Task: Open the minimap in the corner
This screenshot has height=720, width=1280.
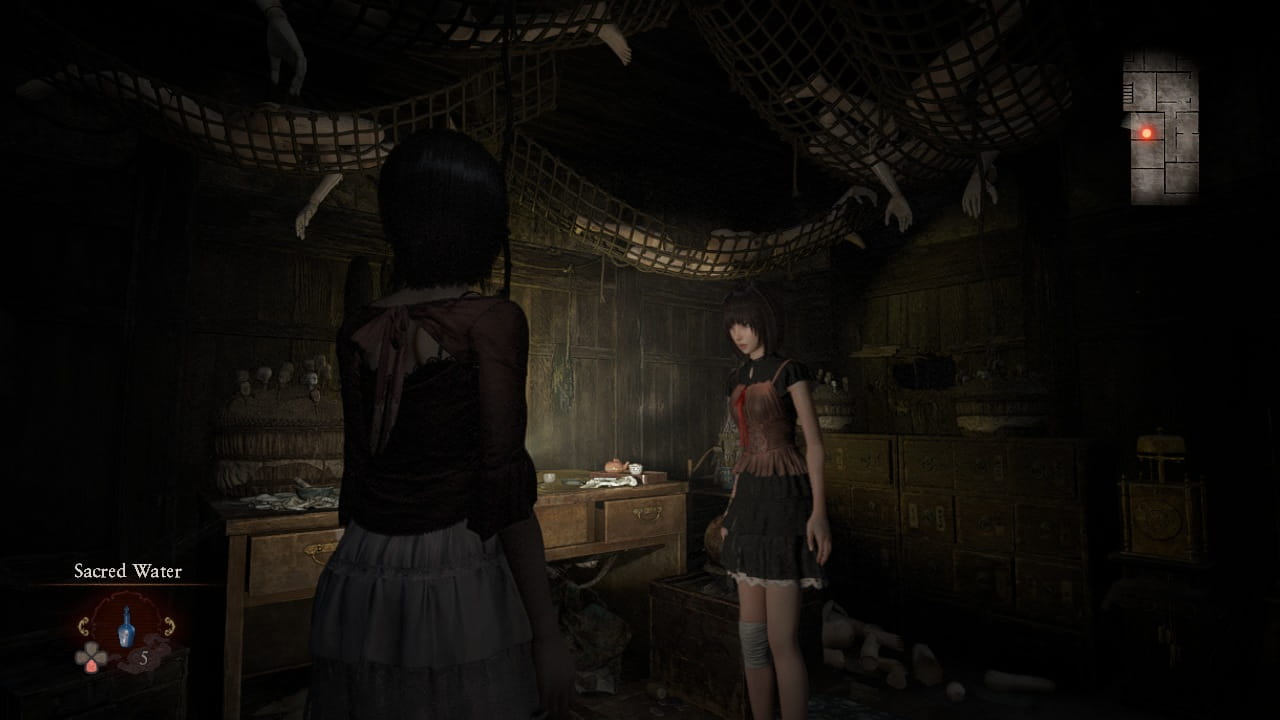Action: [1162, 128]
